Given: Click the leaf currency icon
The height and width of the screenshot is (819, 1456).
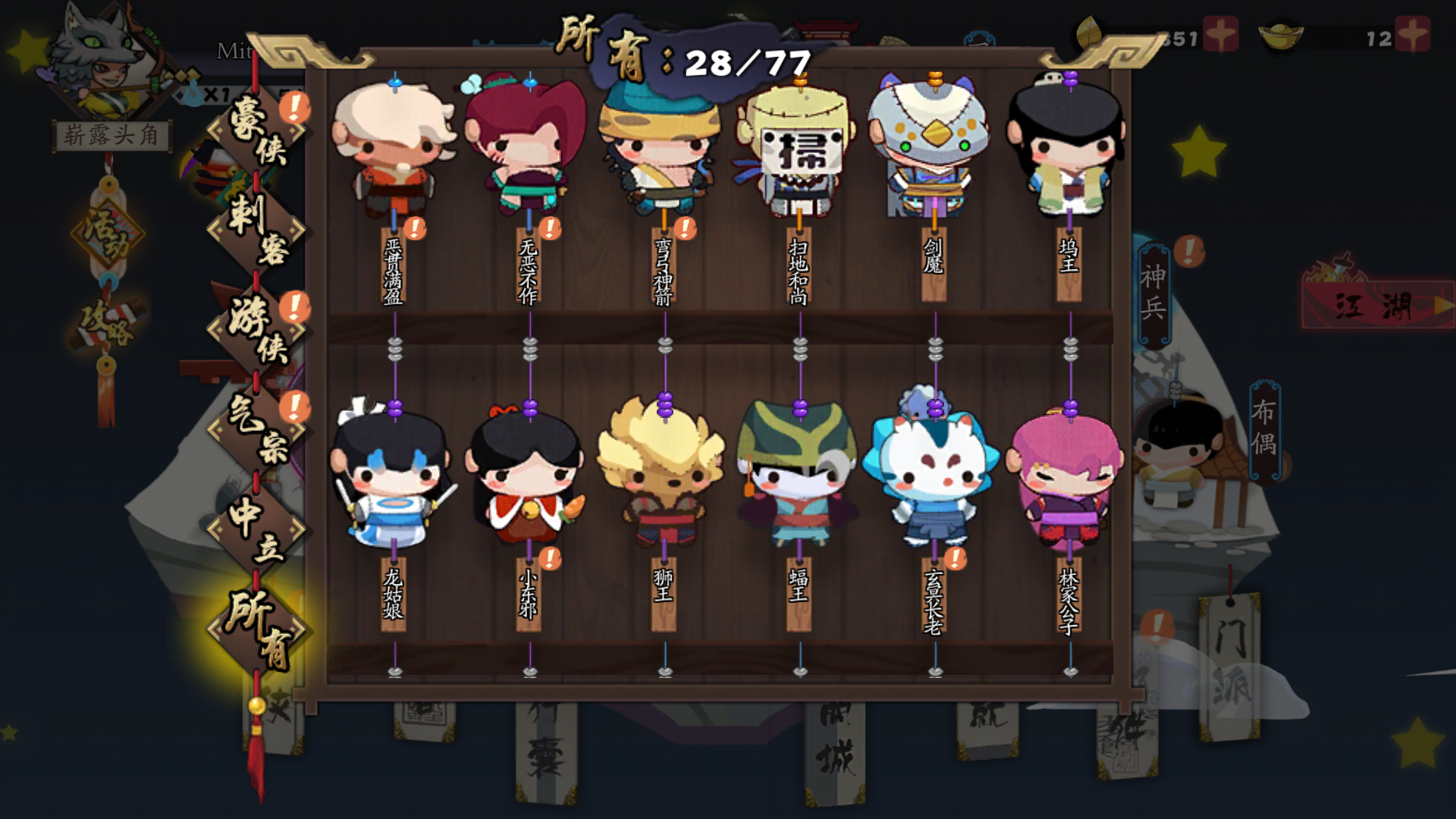Looking at the screenshot, I should click(1090, 30).
